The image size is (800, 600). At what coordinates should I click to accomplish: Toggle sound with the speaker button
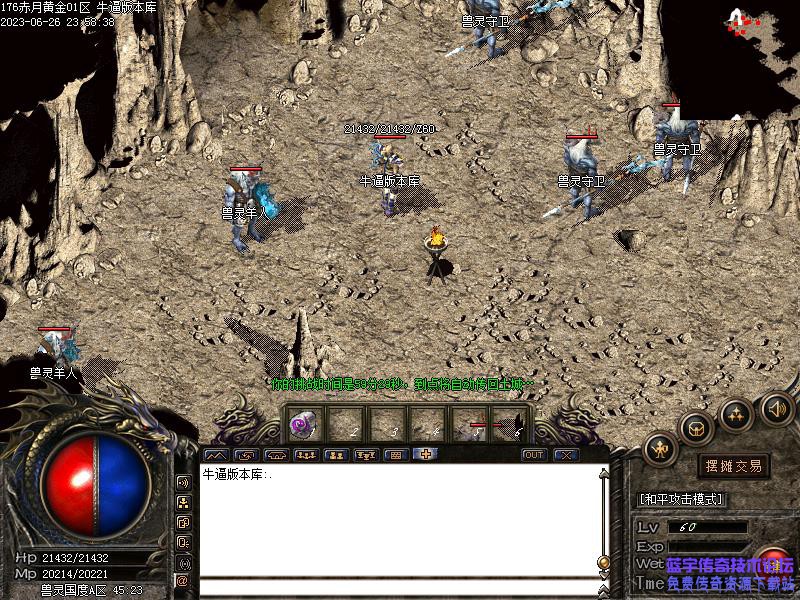777,408
